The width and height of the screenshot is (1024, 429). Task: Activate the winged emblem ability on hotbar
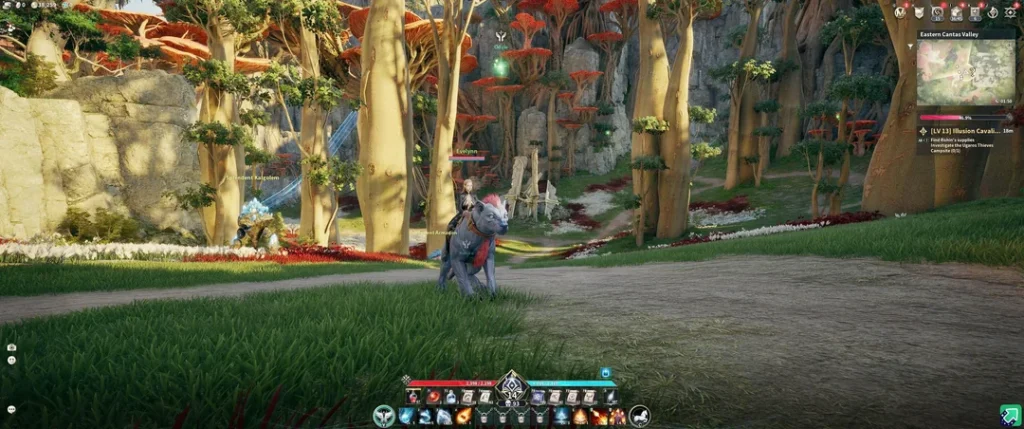(x=384, y=415)
